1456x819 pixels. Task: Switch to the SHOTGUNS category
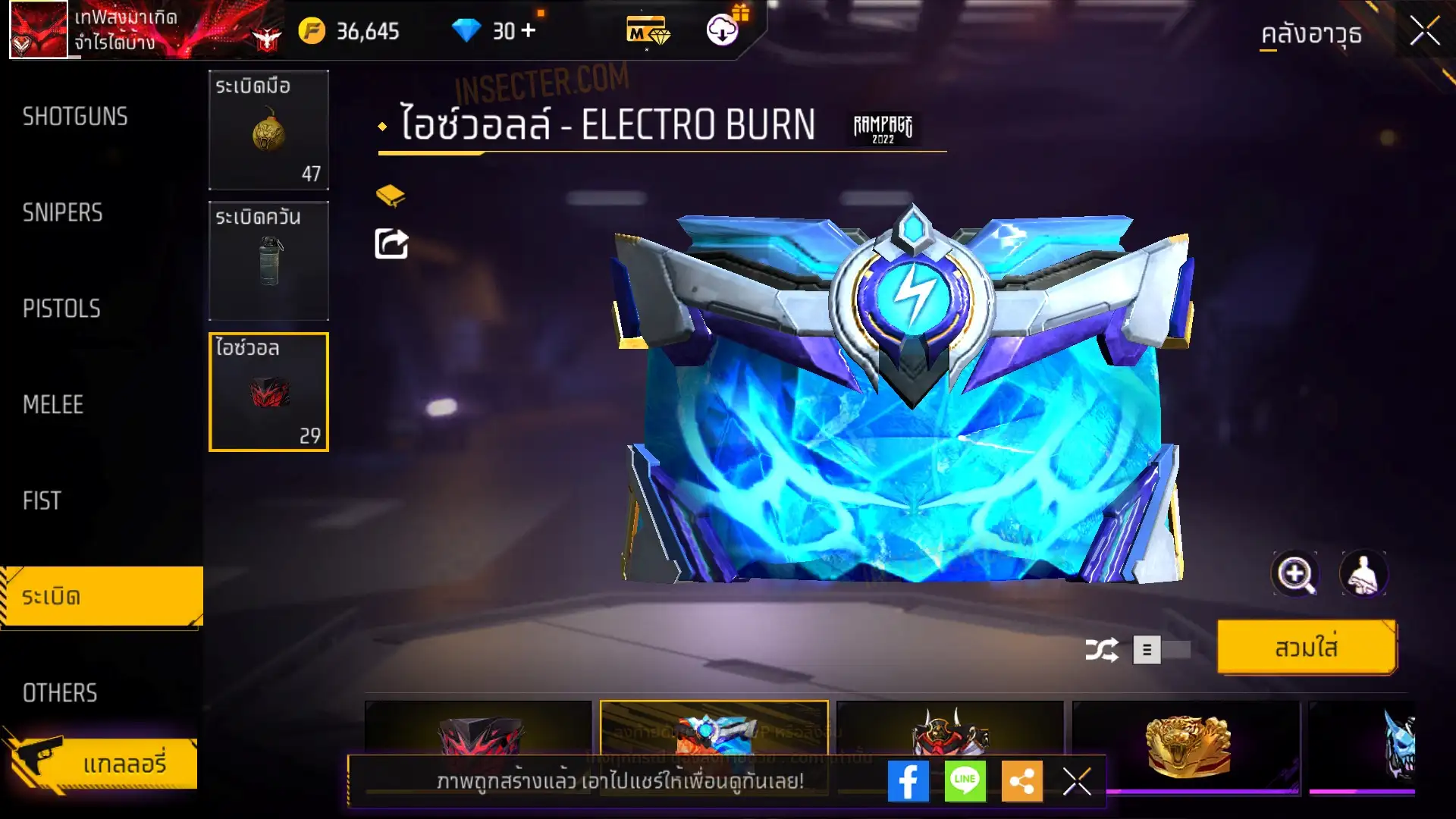[x=75, y=117]
